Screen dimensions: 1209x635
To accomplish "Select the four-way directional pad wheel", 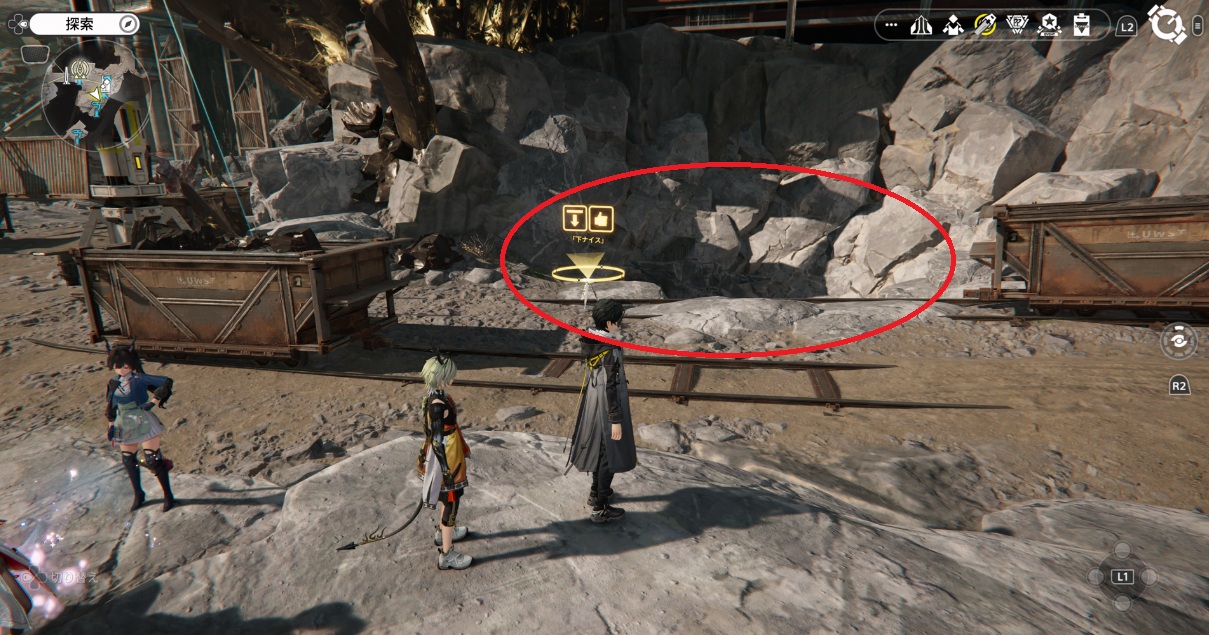I will click(1122, 577).
